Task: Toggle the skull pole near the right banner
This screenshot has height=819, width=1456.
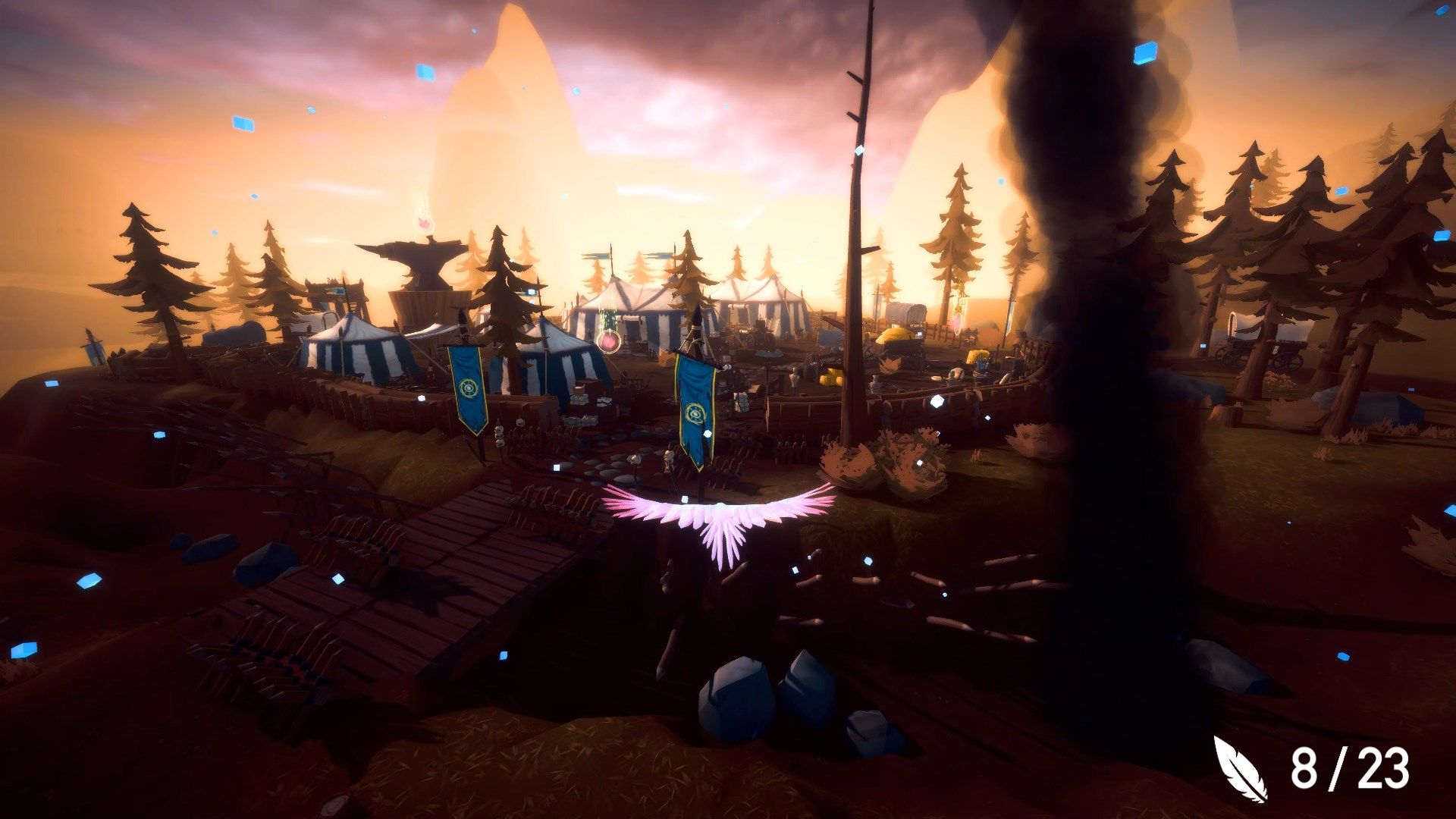Action: click(x=667, y=457)
